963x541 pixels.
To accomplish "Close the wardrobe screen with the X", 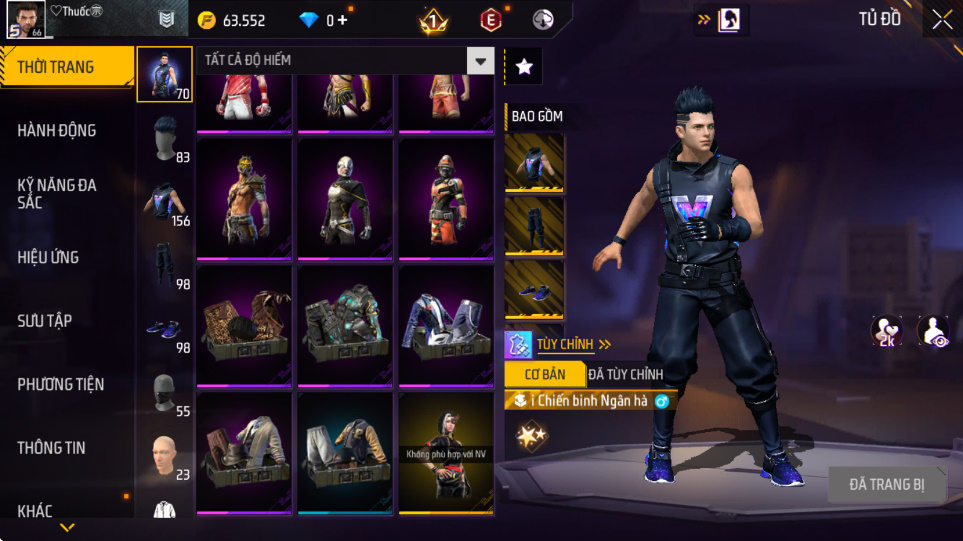I will coord(941,20).
